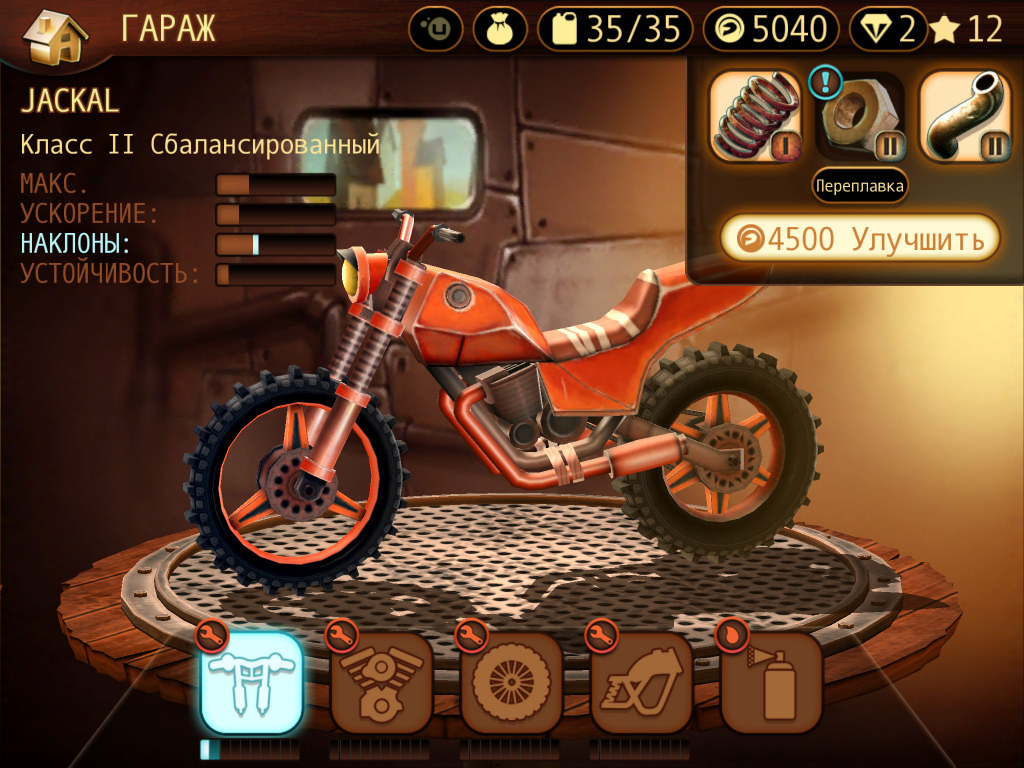The height and width of the screenshot is (768, 1024).
Task: Switch to the engine upgrade tab
Action: (381, 683)
